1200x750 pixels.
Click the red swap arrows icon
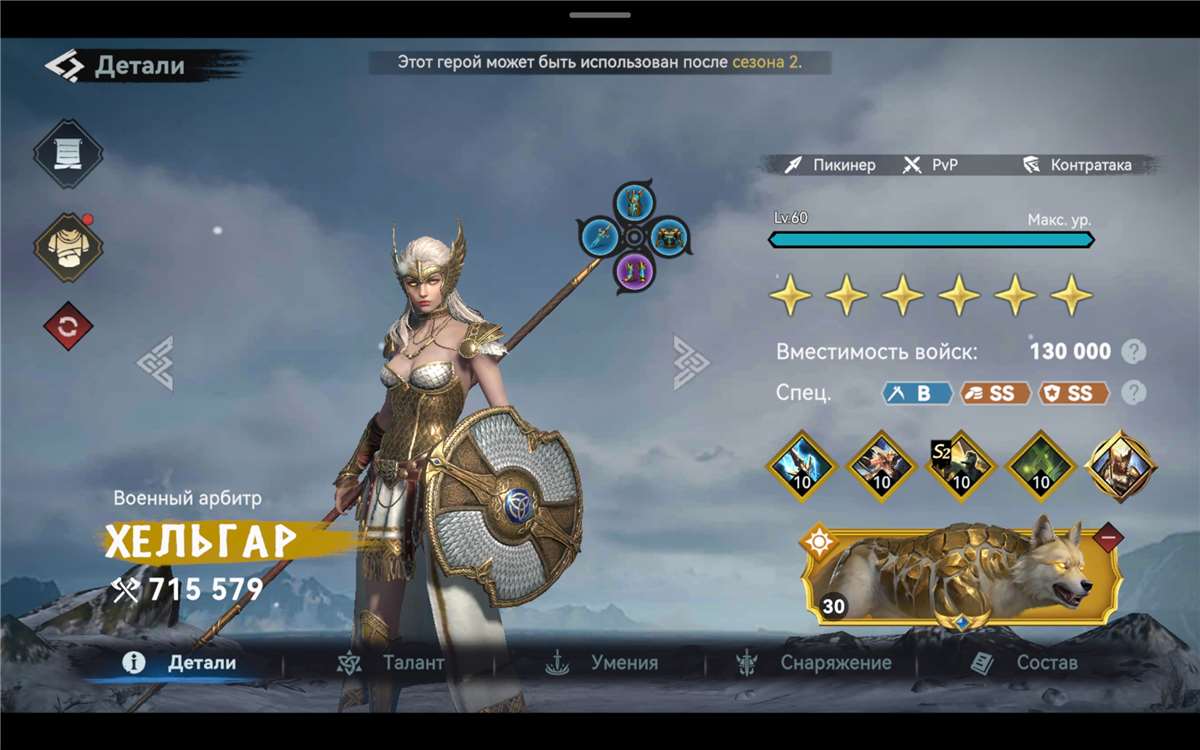tap(68, 326)
